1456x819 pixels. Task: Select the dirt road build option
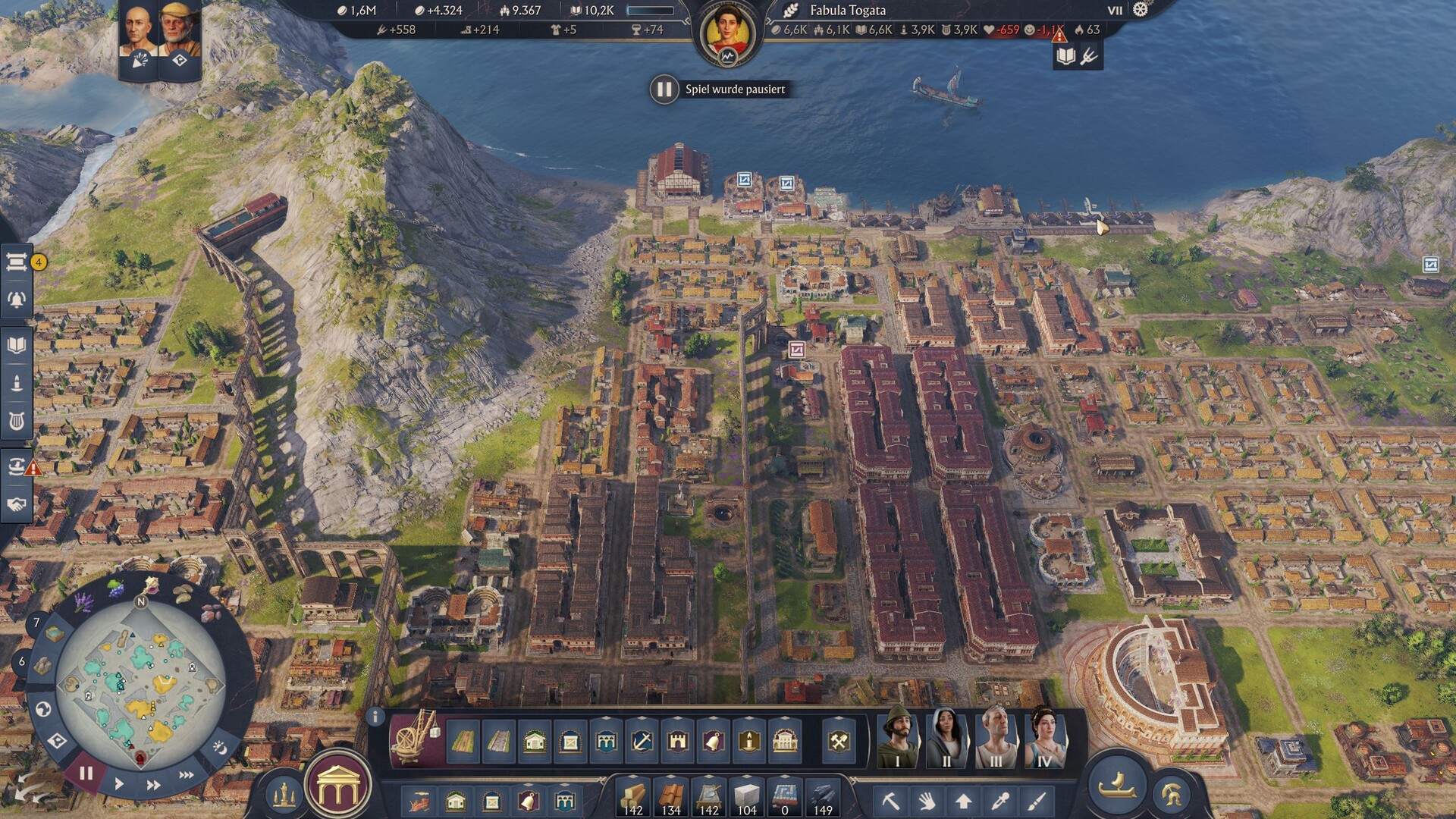point(463,741)
